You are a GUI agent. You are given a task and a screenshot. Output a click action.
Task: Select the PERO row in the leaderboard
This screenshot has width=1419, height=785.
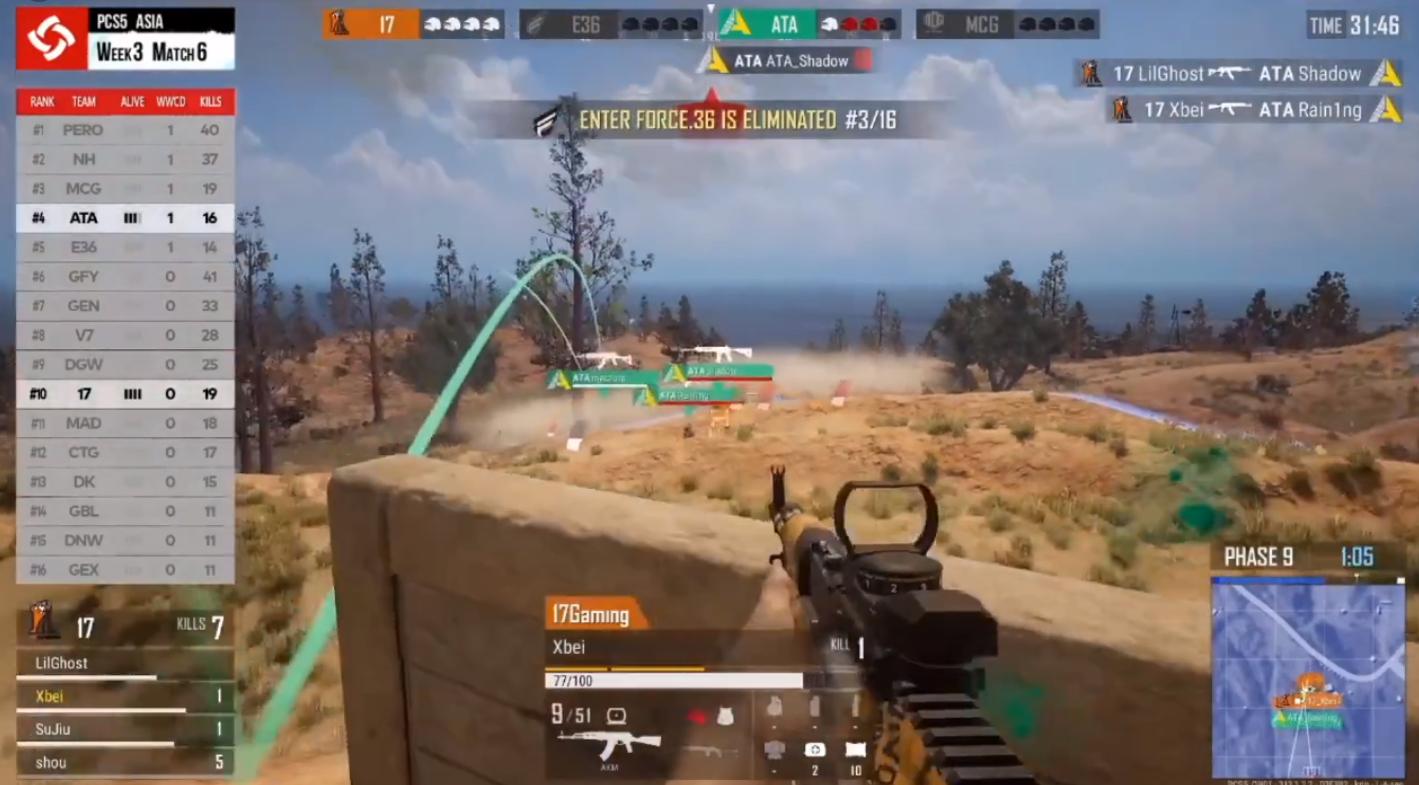(x=125, y=130)
